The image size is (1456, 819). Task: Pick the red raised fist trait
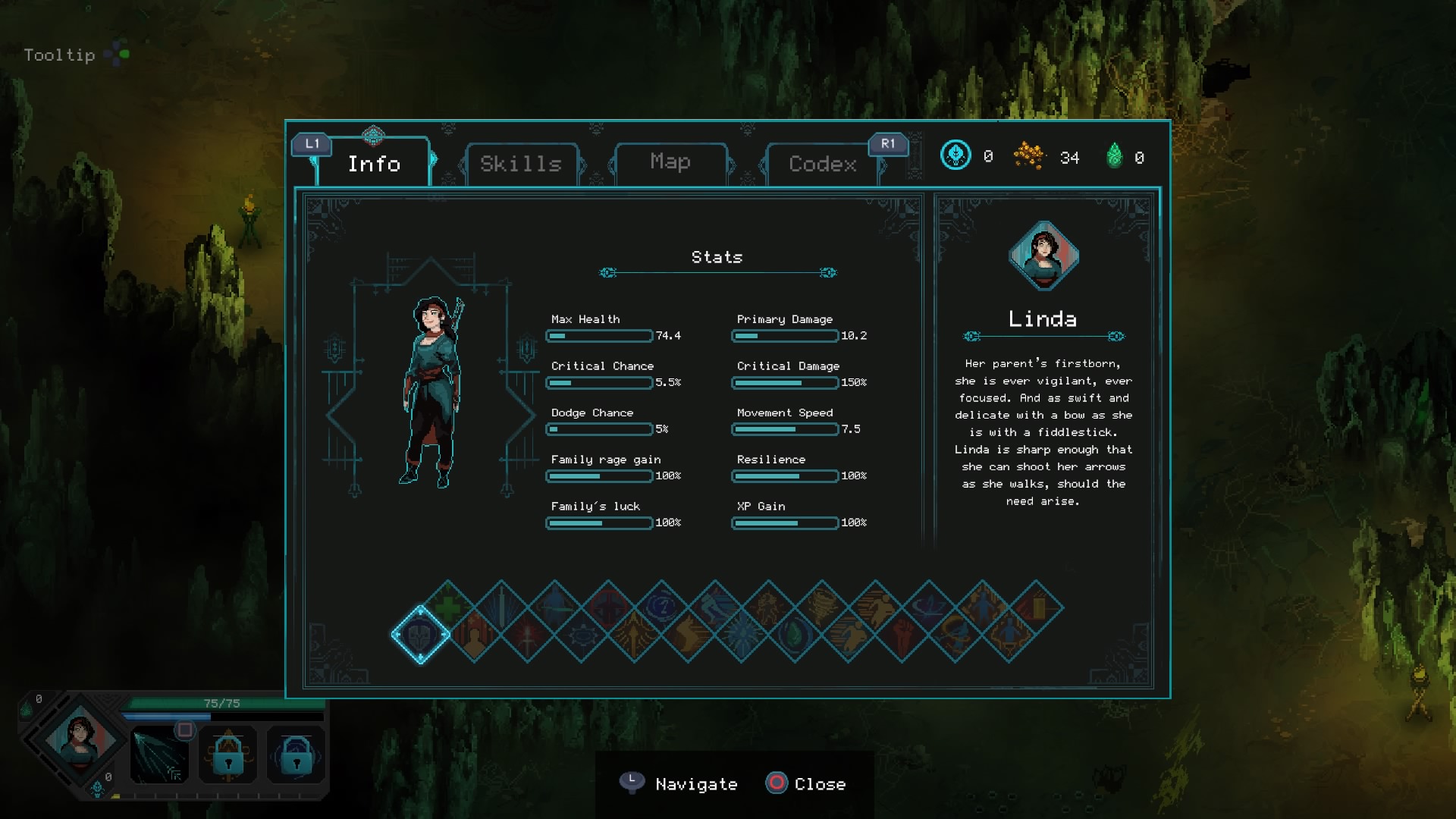(902, 635)
